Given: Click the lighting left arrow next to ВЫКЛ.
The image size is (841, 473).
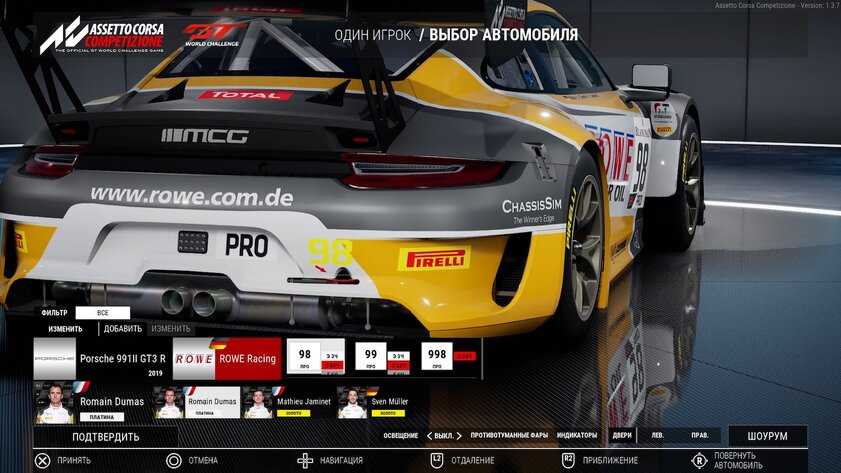Looking at the screenshot, I should 429,435.
